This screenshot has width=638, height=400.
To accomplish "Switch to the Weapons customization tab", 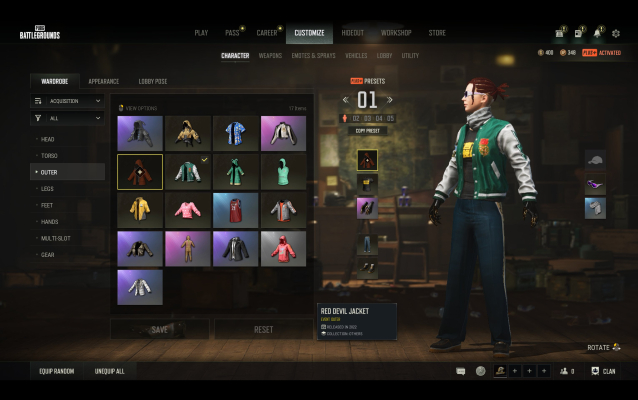I will [x=270, y=56].
